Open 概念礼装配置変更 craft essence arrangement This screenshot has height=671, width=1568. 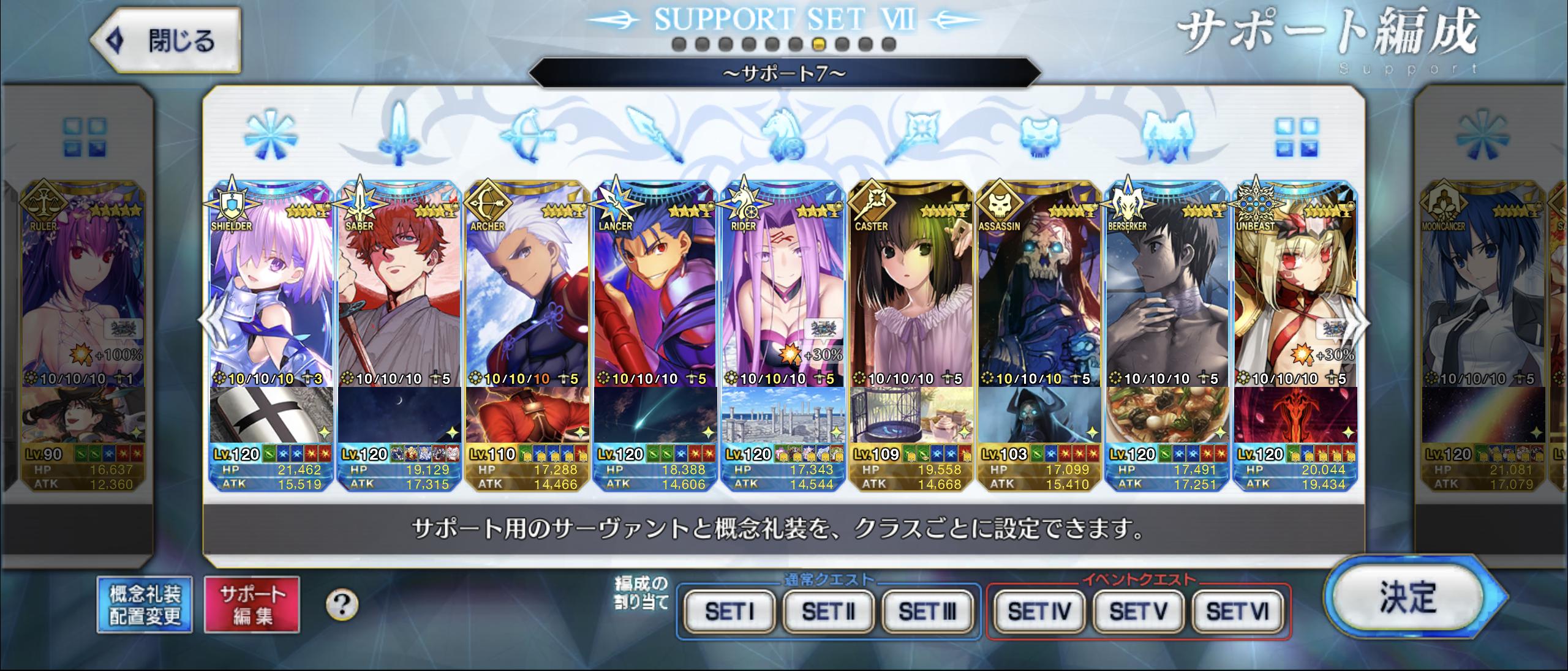(145, 604)
